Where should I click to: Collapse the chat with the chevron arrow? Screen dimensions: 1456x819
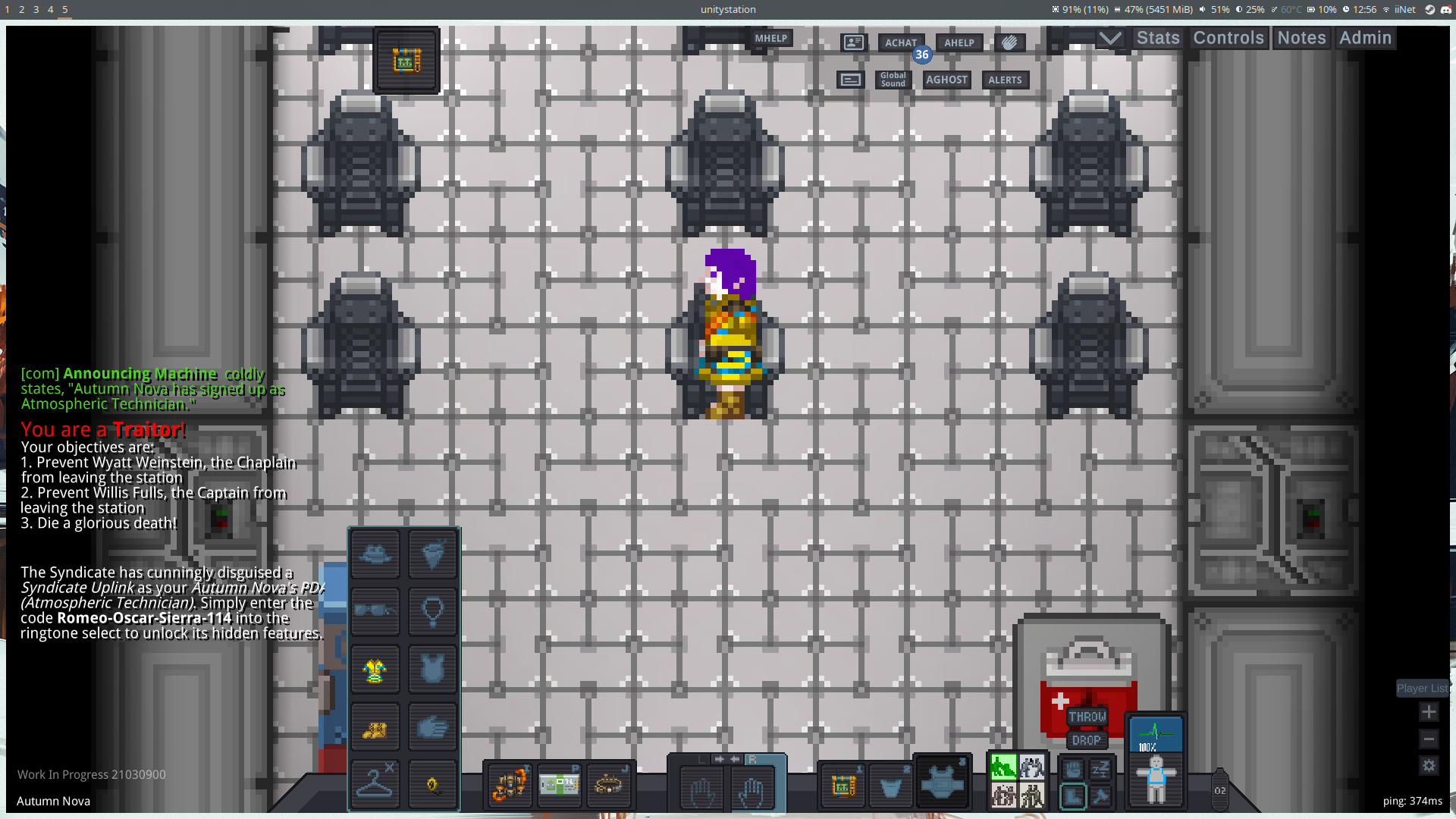(1110, 36)
